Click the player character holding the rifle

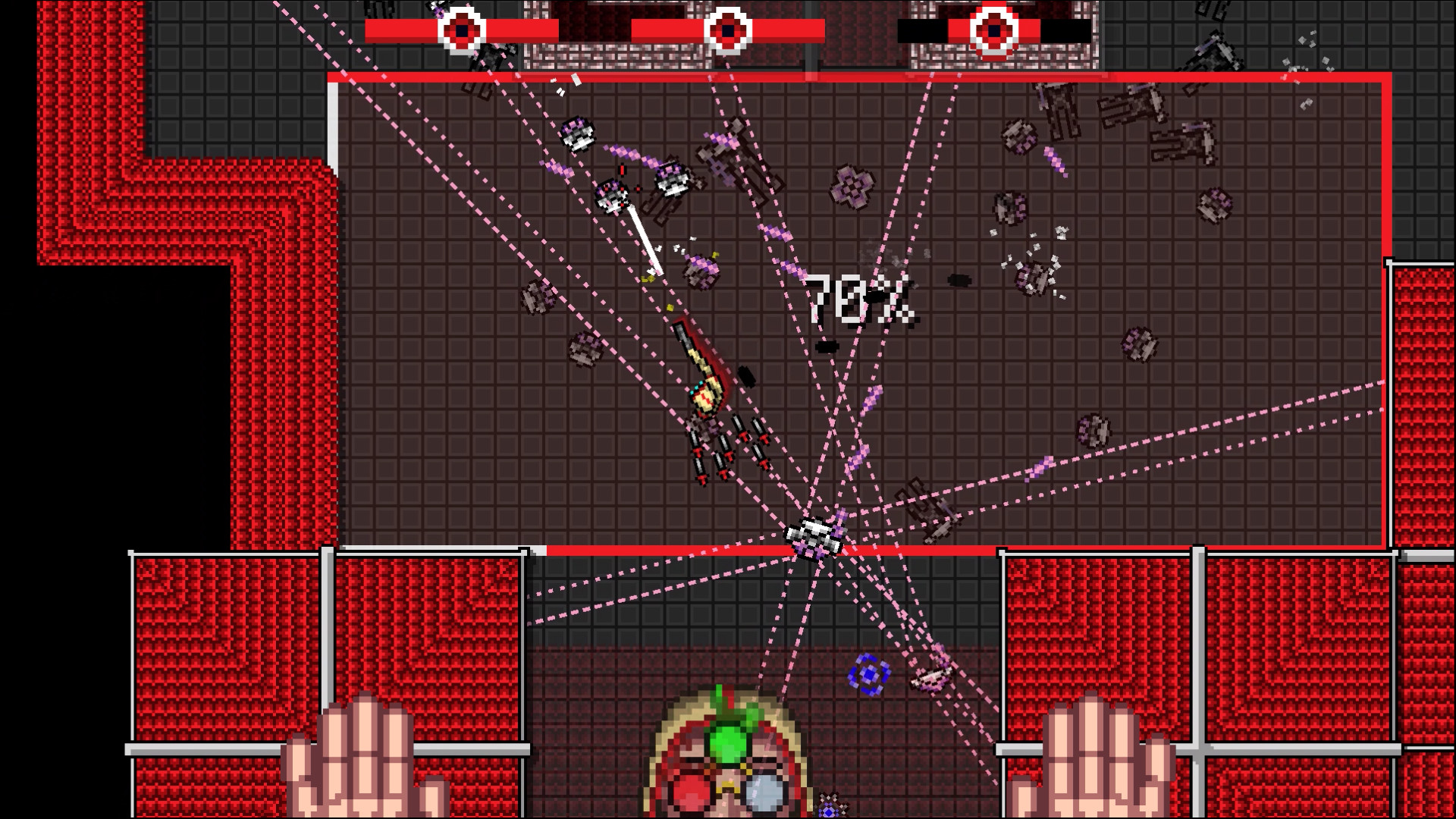point(705,394)
